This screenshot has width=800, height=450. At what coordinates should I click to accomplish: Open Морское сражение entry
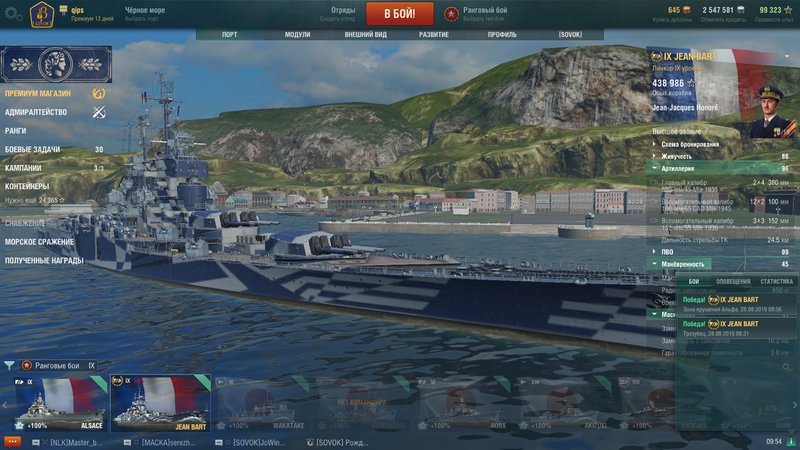[x=41, y=241]
